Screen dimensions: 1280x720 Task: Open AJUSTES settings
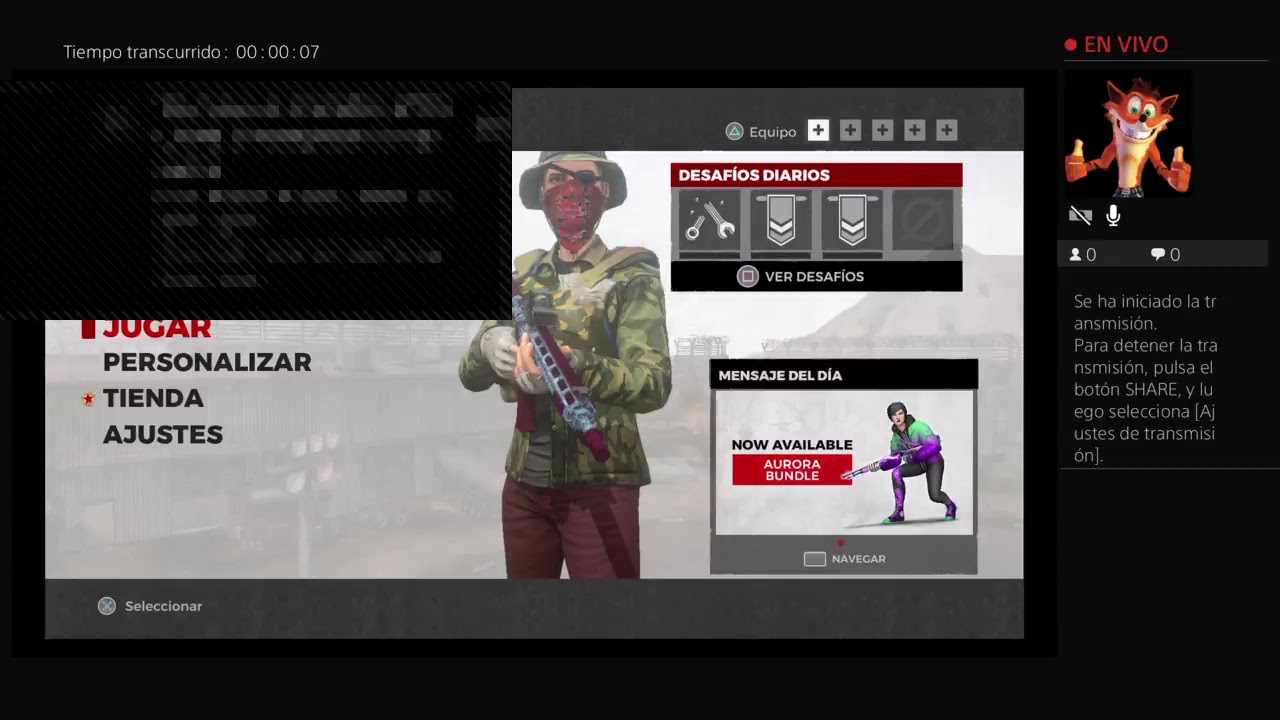click(x=163, y=434)
